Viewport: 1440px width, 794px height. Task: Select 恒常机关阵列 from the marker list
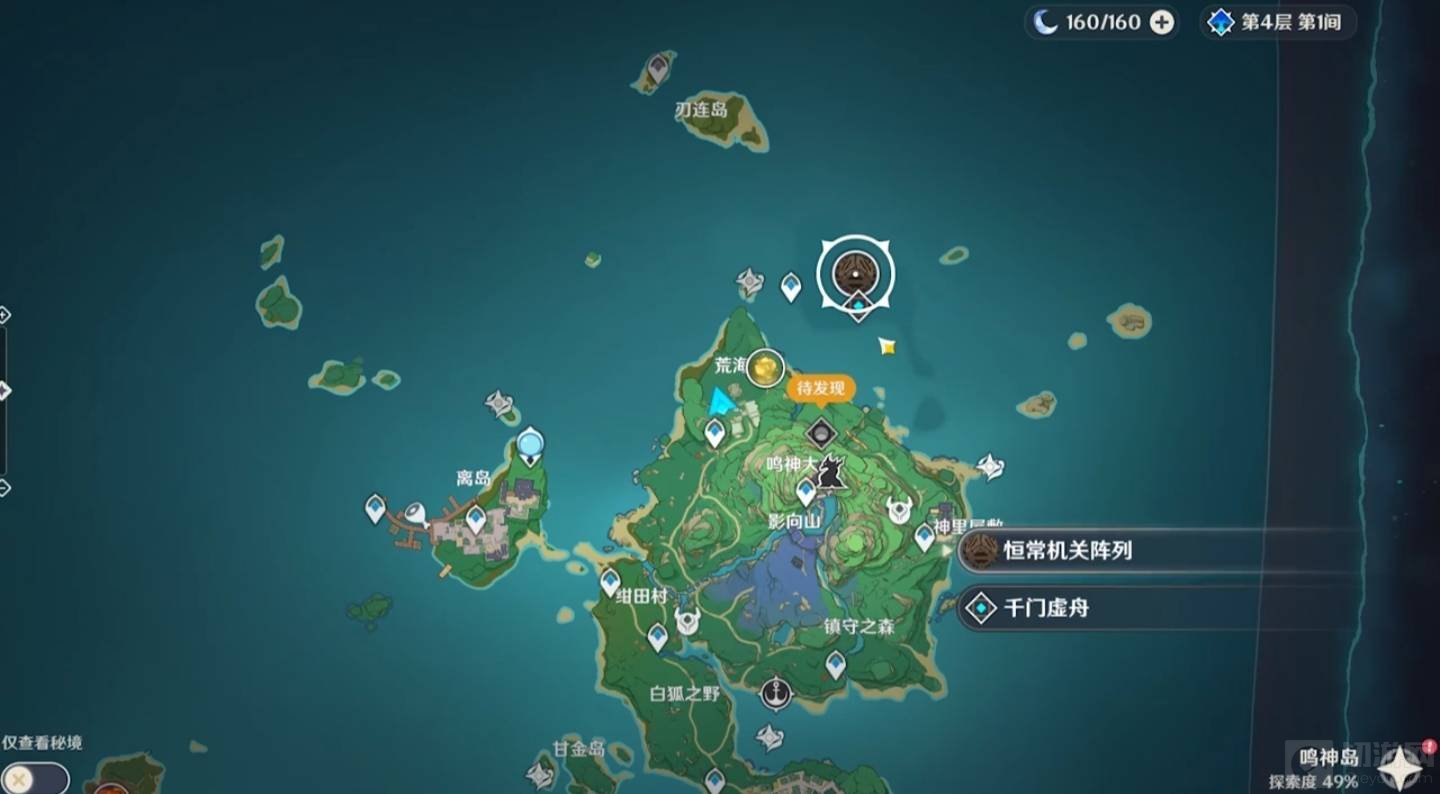[x=1067, y=550]
